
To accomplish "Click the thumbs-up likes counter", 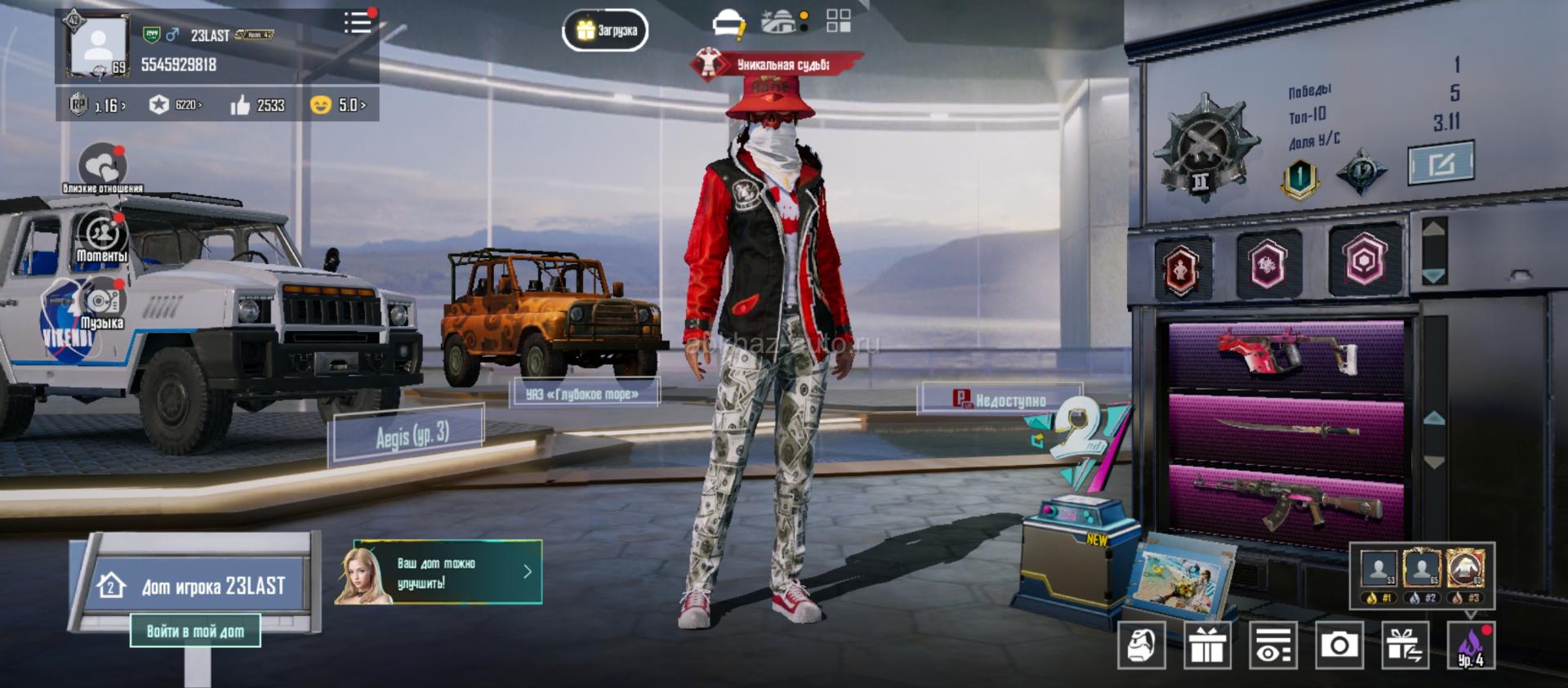I will (258, 105).
